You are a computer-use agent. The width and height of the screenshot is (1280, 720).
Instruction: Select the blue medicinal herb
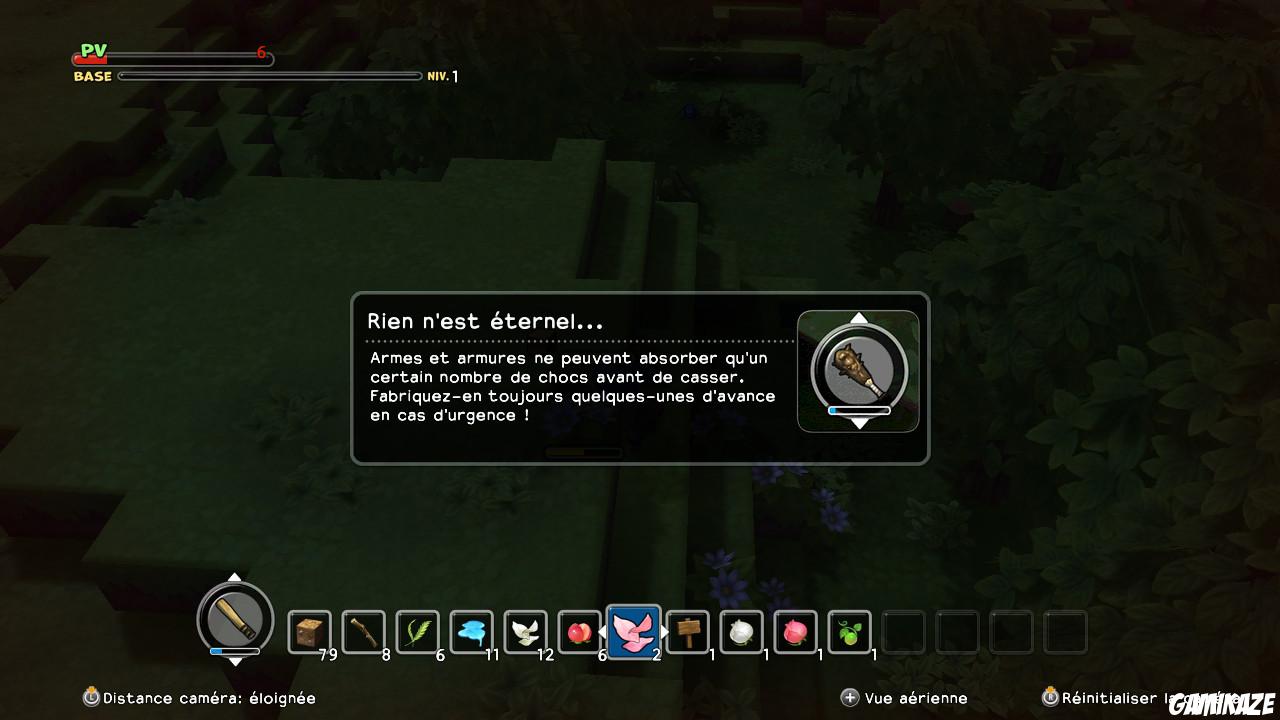pos(471,630)
